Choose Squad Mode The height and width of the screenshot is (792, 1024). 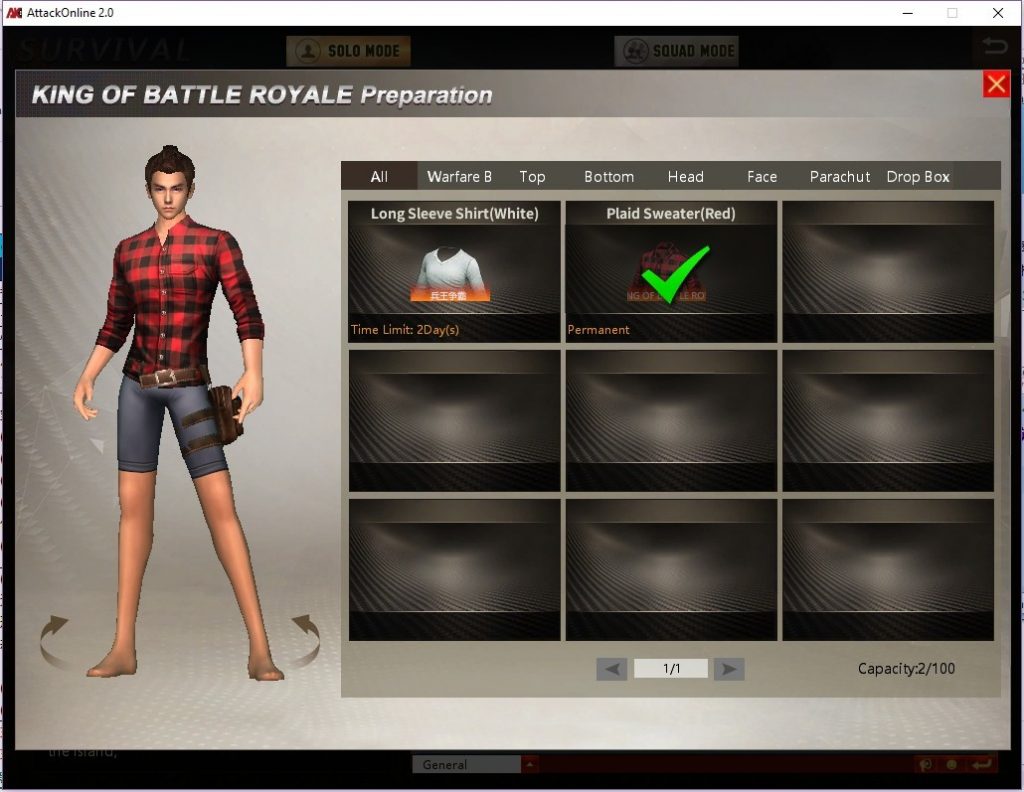click(x=676, y=51)
